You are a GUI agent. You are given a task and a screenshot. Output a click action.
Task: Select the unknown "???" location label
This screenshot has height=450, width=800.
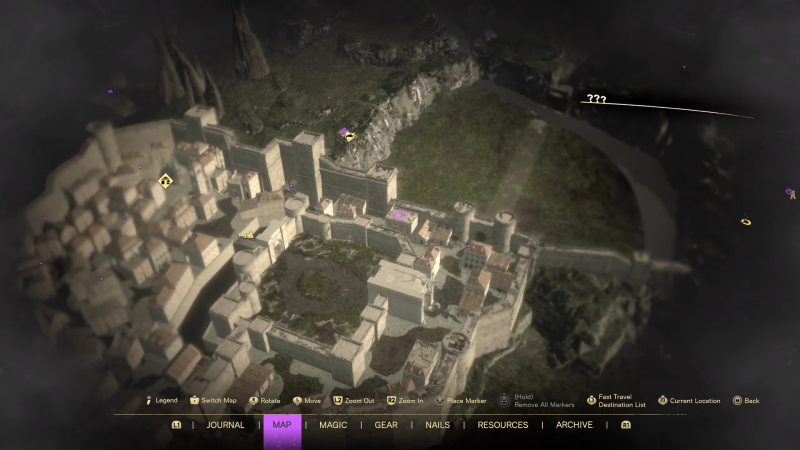coord(597,99)
